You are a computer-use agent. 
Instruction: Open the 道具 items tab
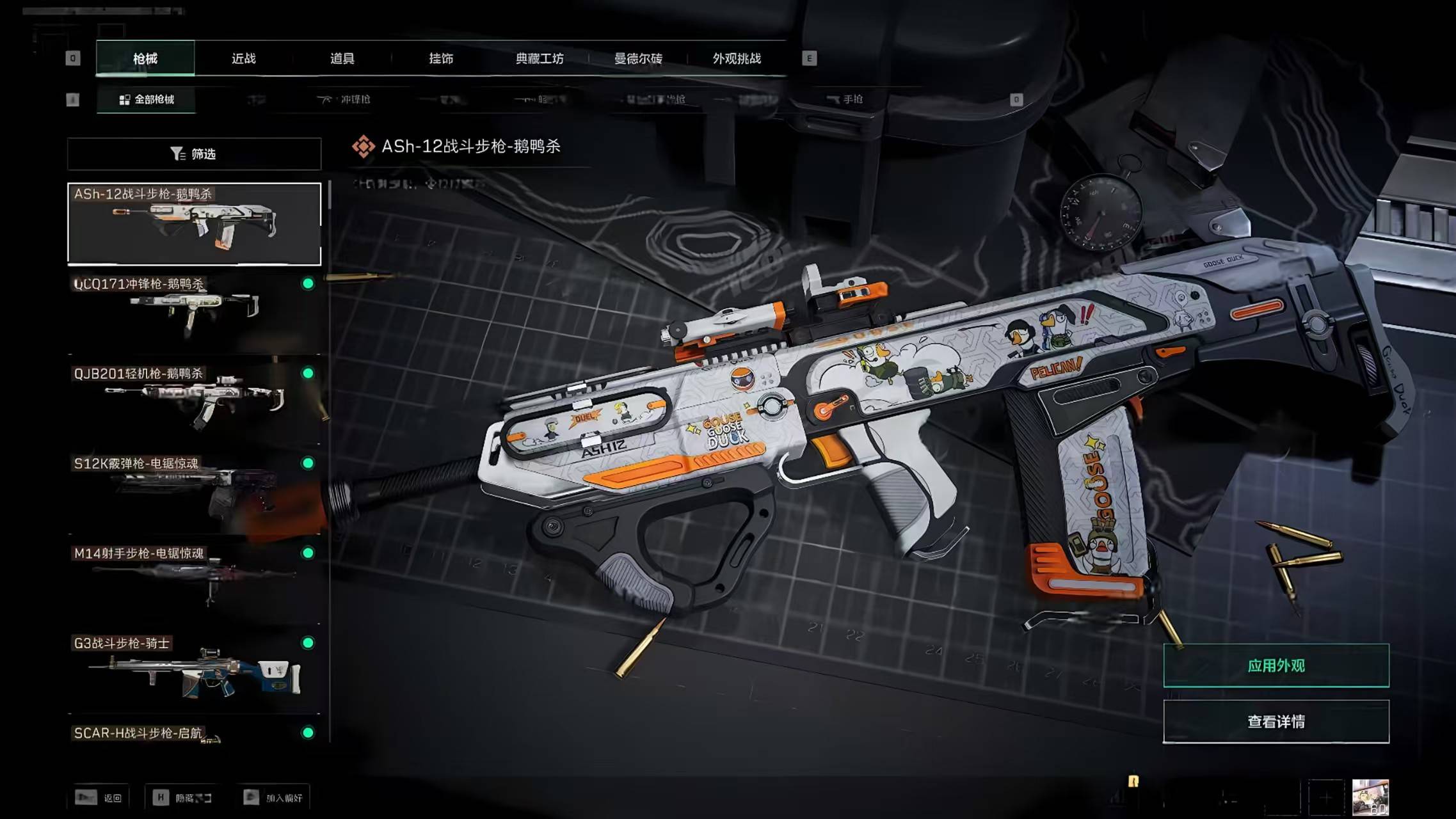pyautogui.click(x=342, y=59)
